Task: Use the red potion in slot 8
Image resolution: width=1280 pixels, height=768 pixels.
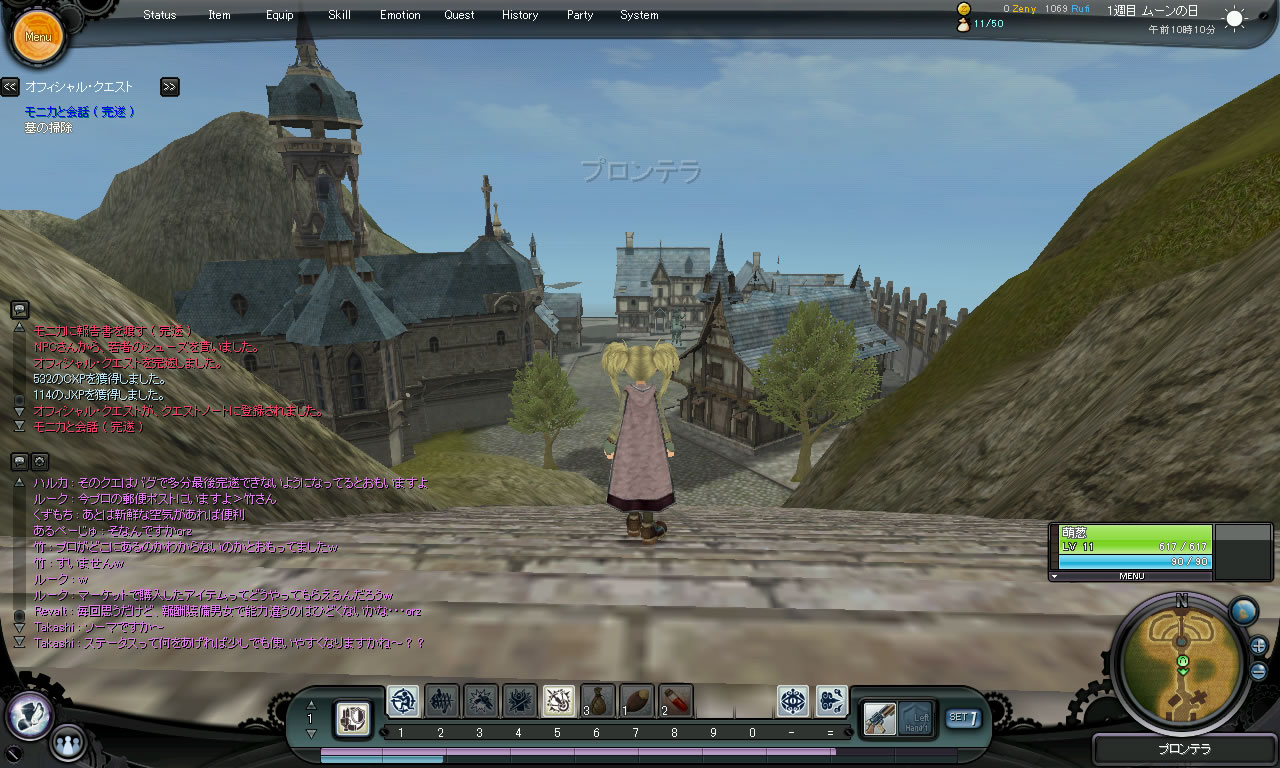Action: 676,701
